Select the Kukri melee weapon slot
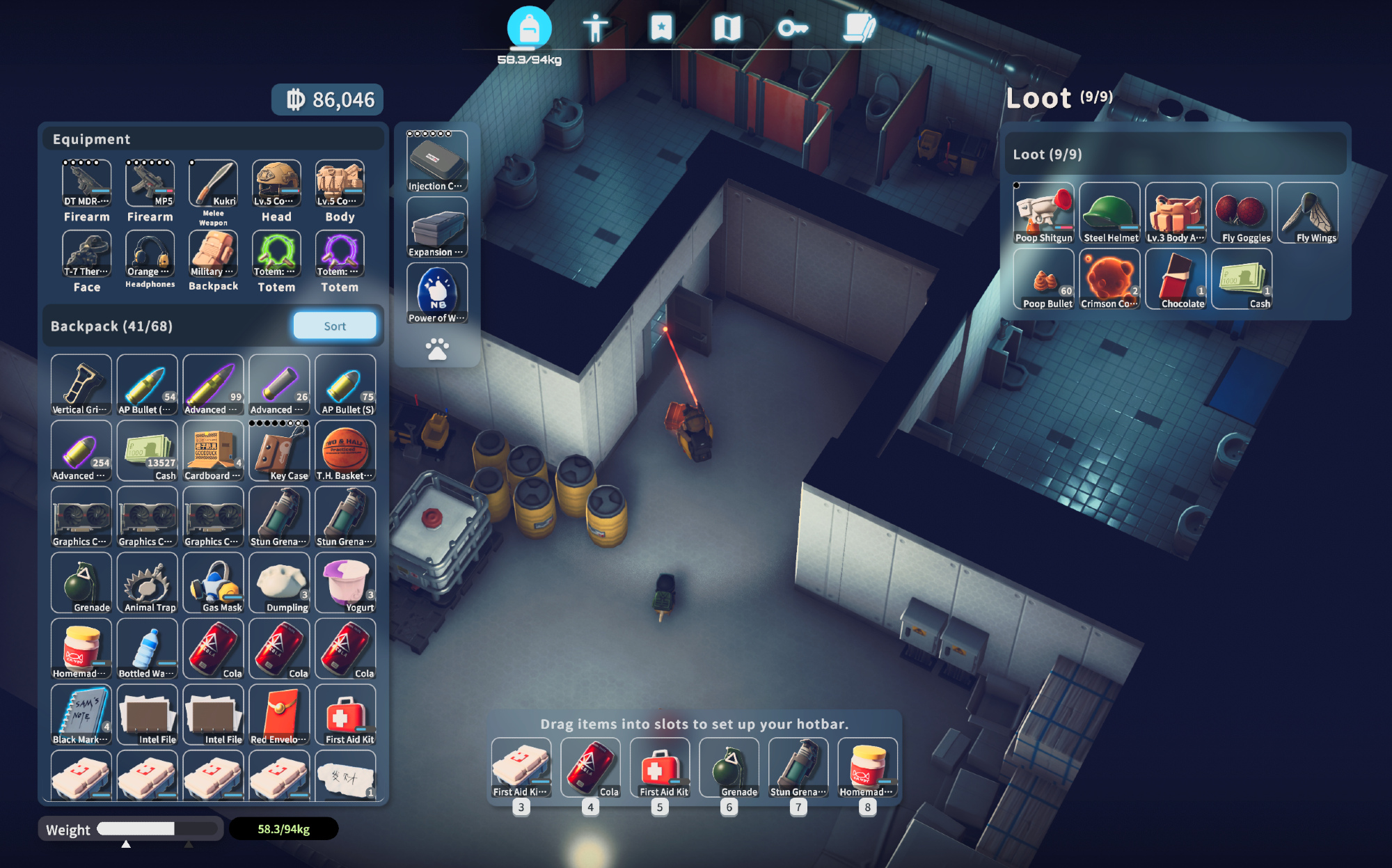This screenshot has width=1392, height=868. point(213,183)
